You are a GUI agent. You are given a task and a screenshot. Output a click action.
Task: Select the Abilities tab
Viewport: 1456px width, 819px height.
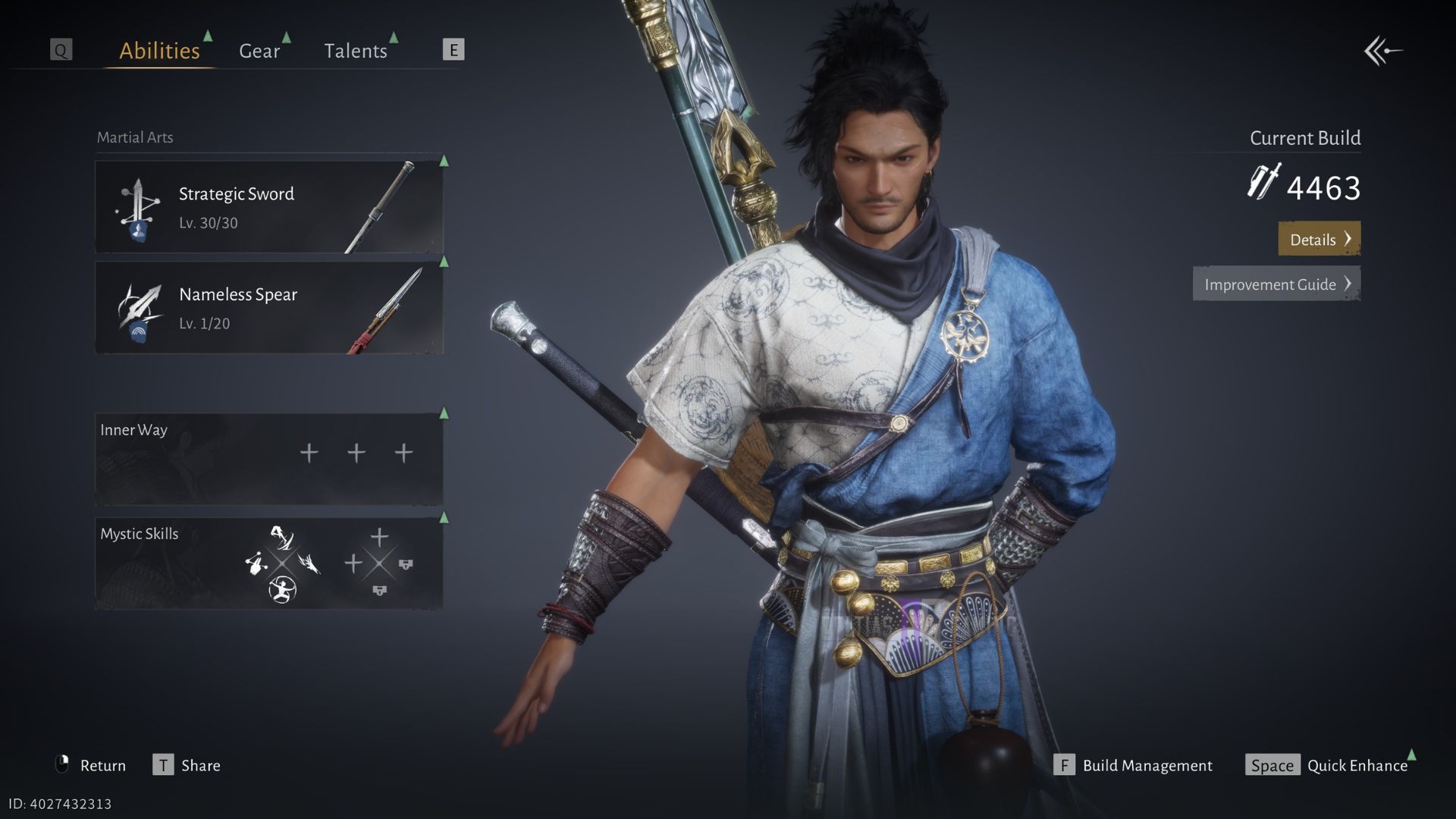[159, 51]
